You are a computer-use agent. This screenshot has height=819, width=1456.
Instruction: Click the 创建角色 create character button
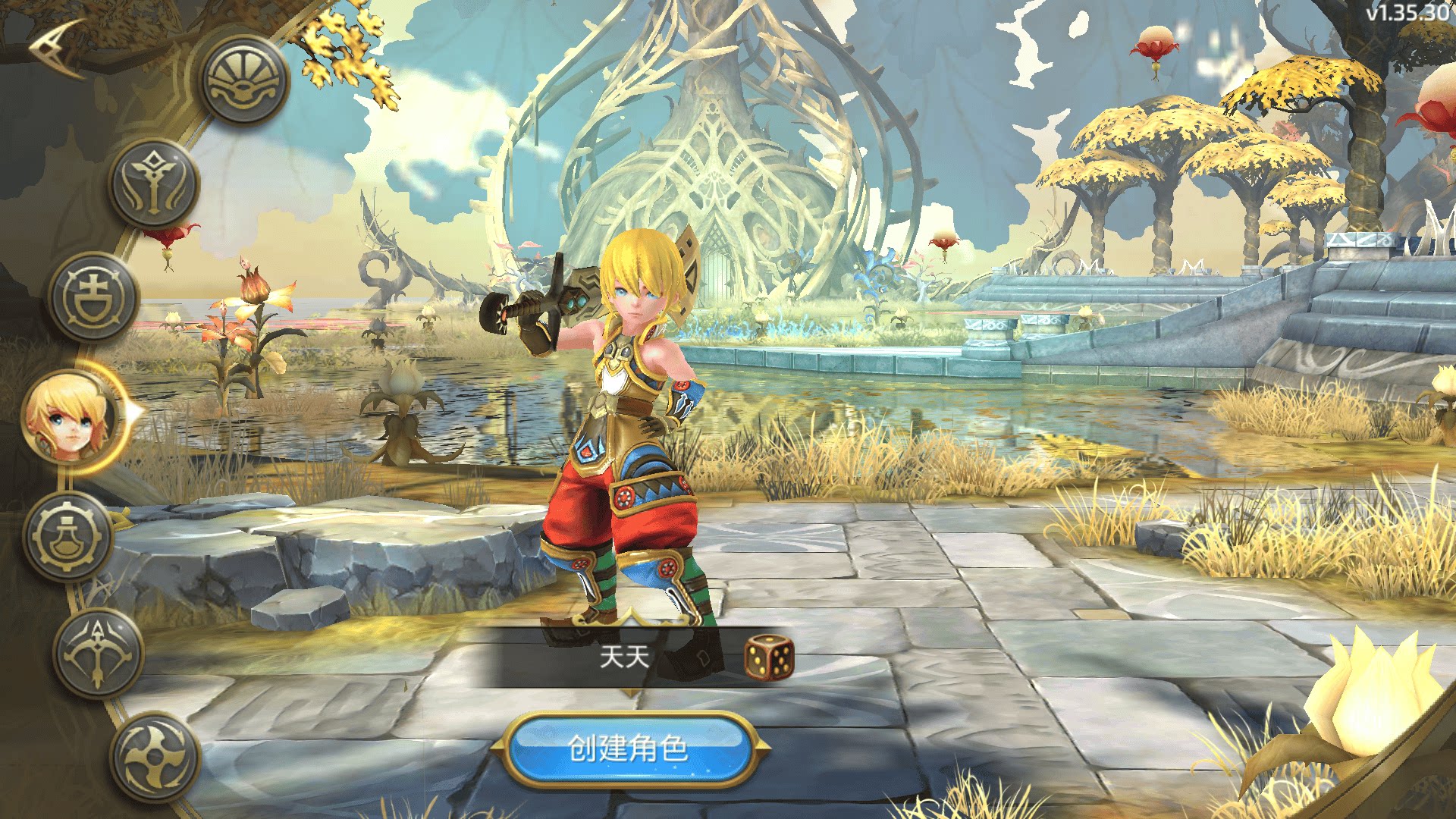click(x=629, y=749)
